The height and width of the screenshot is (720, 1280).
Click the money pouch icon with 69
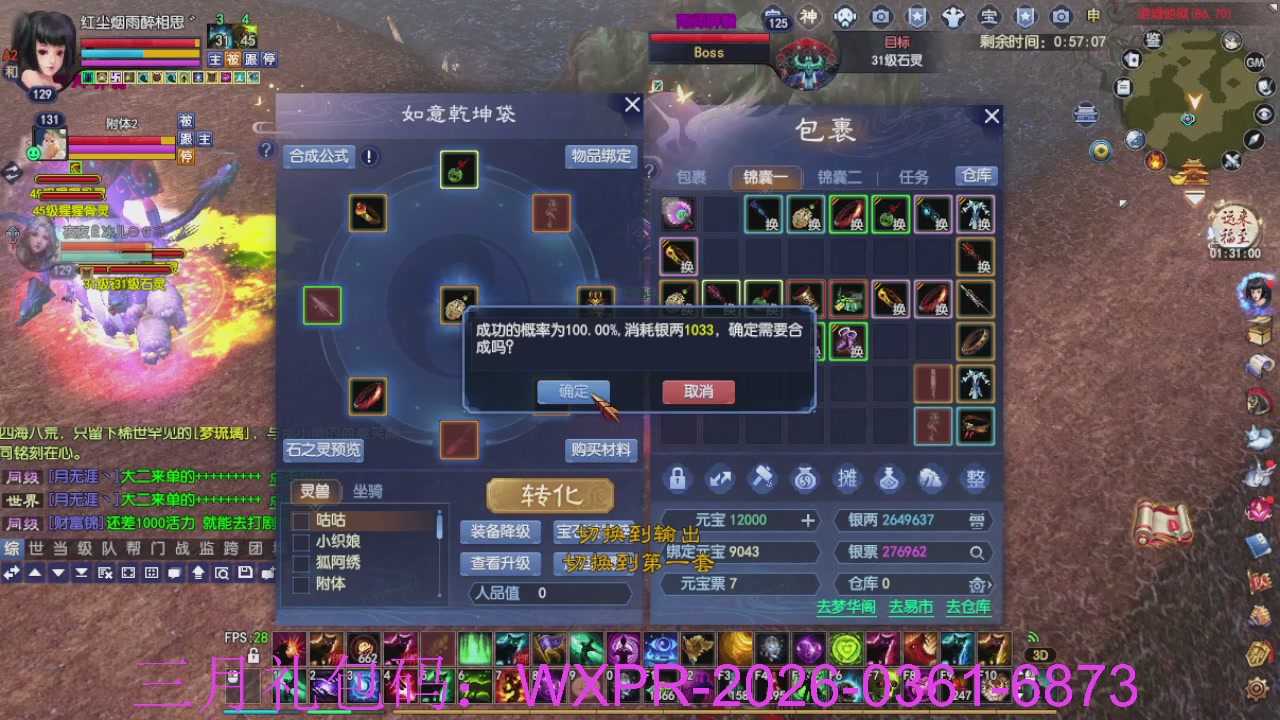tap(804, 480)
